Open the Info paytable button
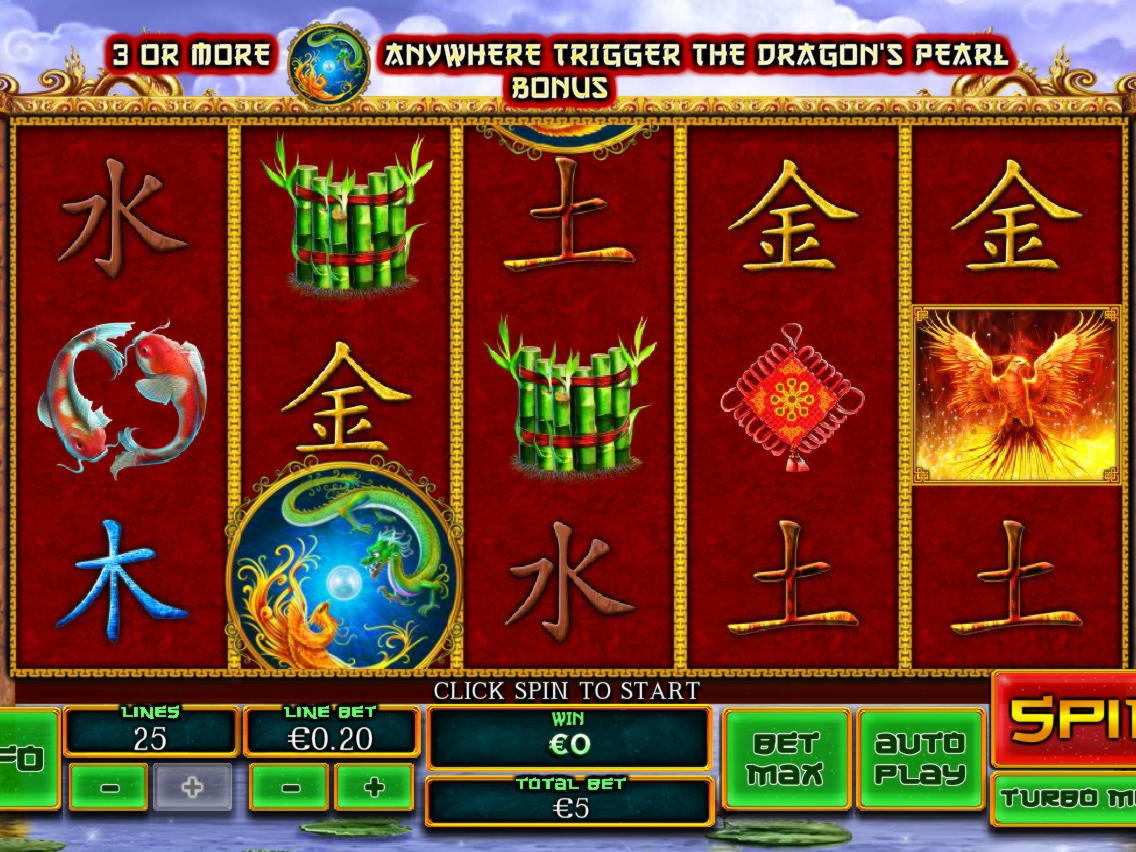Viewport: 1136px width, 852px height. (28, 759)
